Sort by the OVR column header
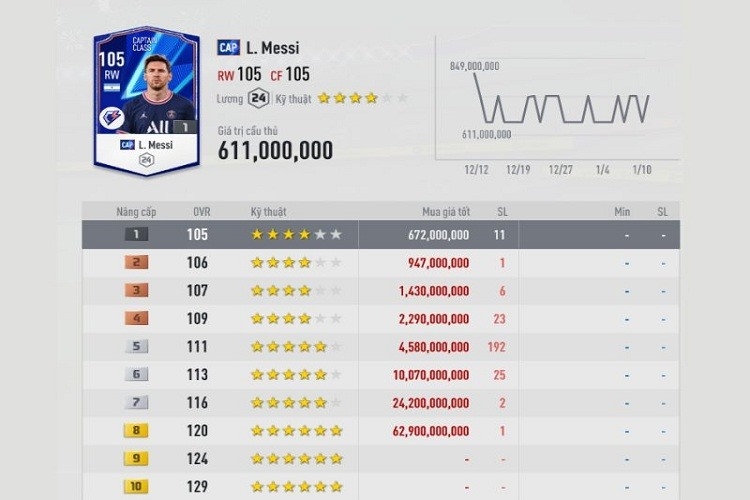The width and height of the screenshot is (750, 500). [201, 212]
